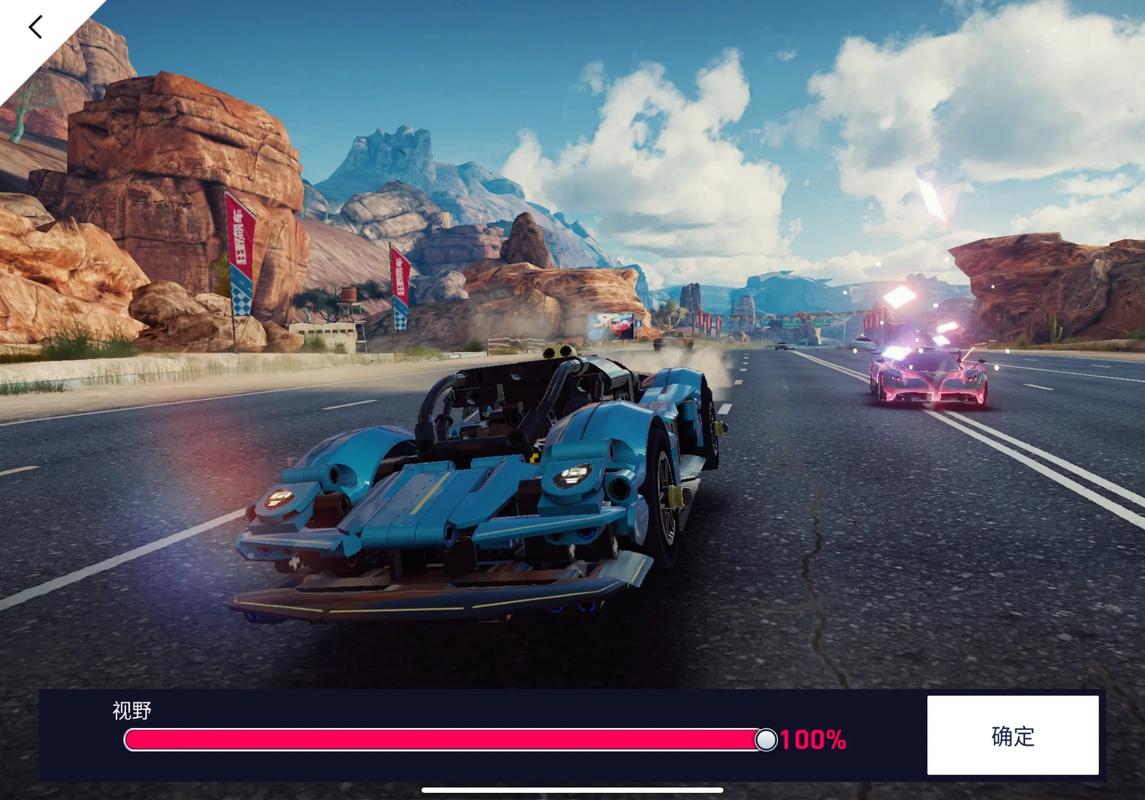Screen dimensions: 1145x800
Task: Click the back arrow button
Action: click(x=36, y=27)
